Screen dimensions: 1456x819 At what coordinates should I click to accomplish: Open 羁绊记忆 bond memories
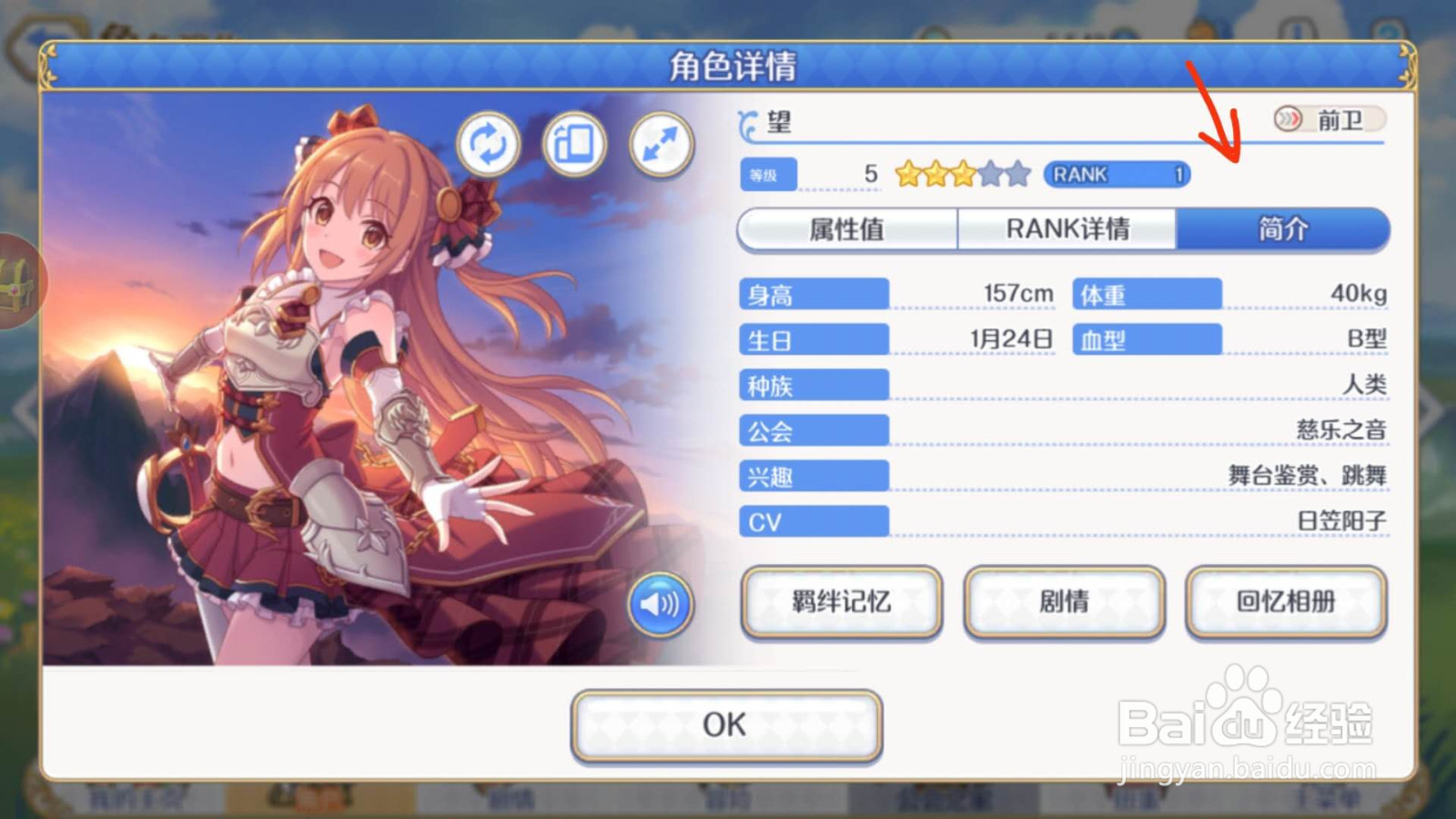point(841,602)
